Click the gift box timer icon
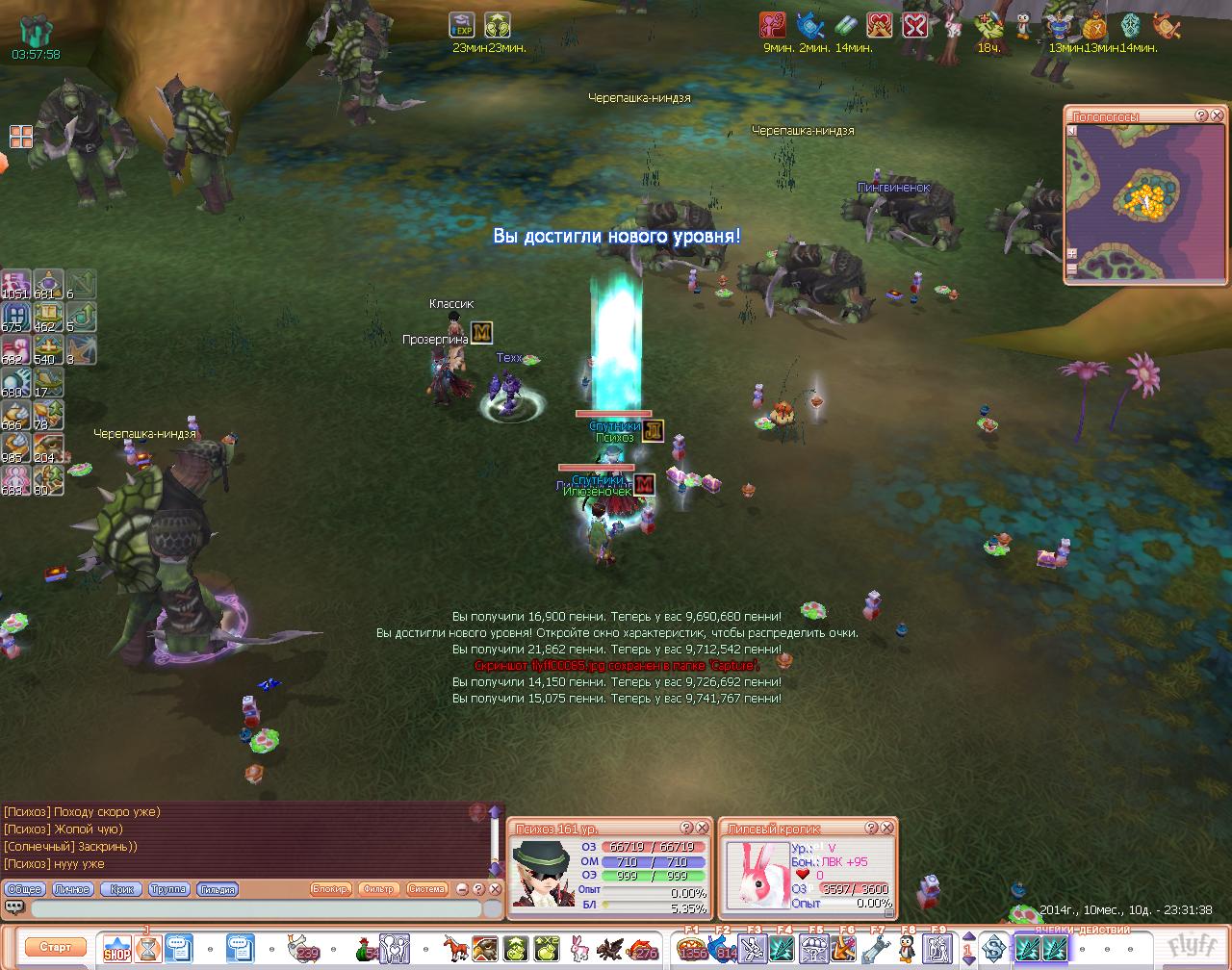1232x970 pixels. click(x=35, y=31)
